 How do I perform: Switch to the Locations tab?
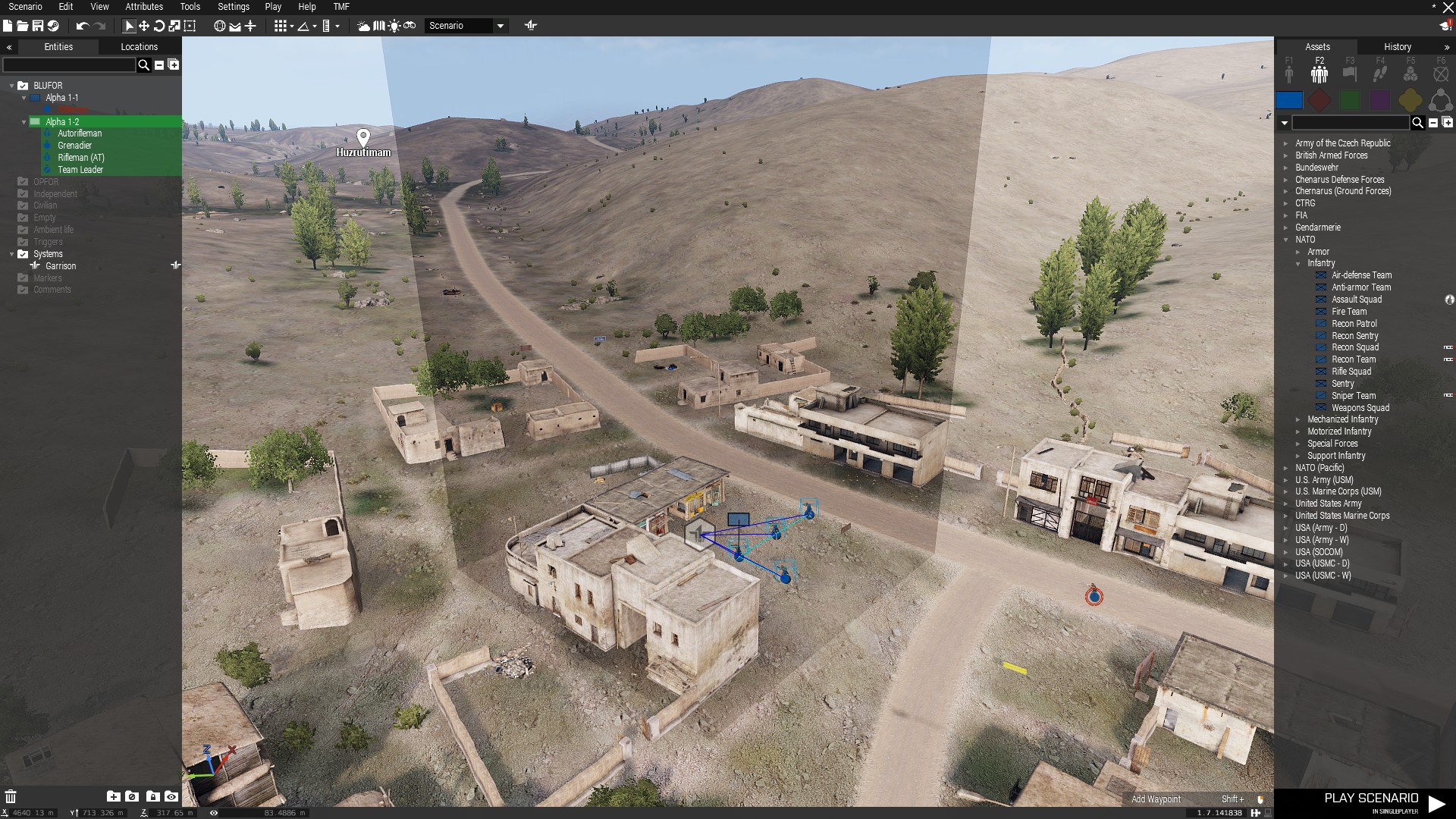139,47
